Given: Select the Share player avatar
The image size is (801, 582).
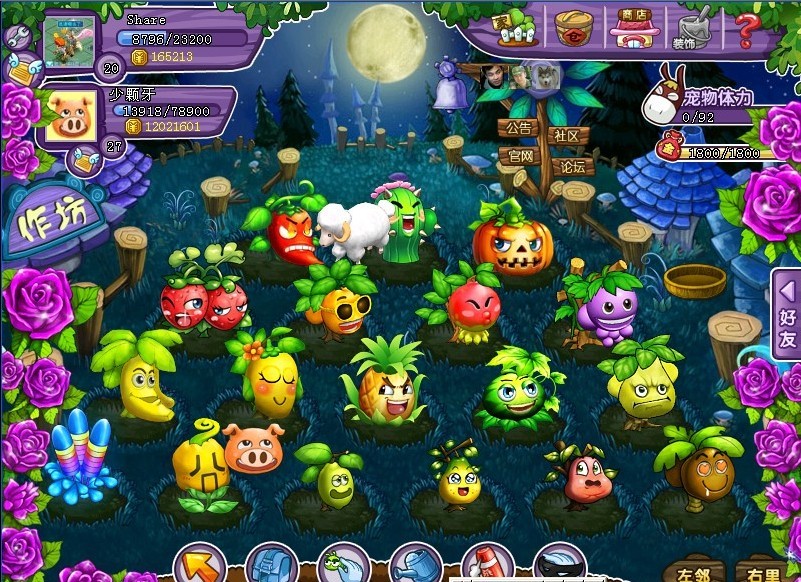Looking at the screenshot, I should point(70,43).
